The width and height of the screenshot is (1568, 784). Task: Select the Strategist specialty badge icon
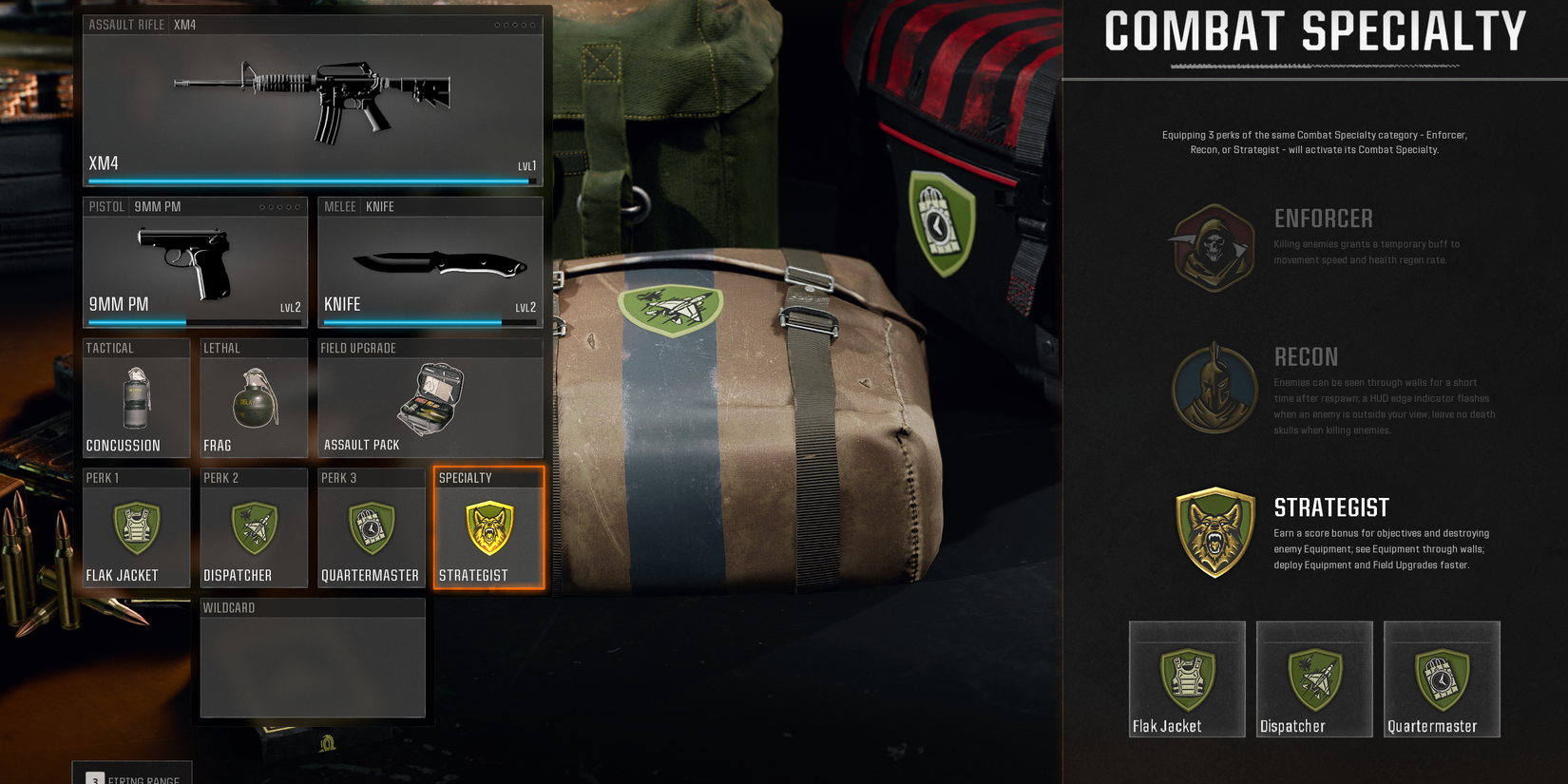(488, 527)
